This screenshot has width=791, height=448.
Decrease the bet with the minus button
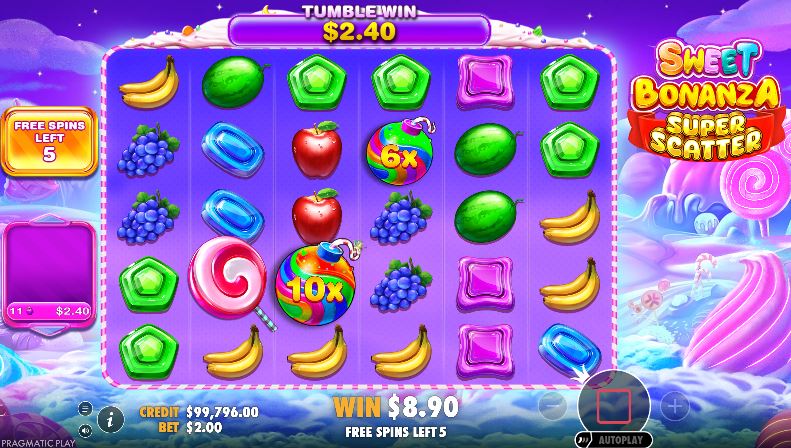[x=551, y=406]
